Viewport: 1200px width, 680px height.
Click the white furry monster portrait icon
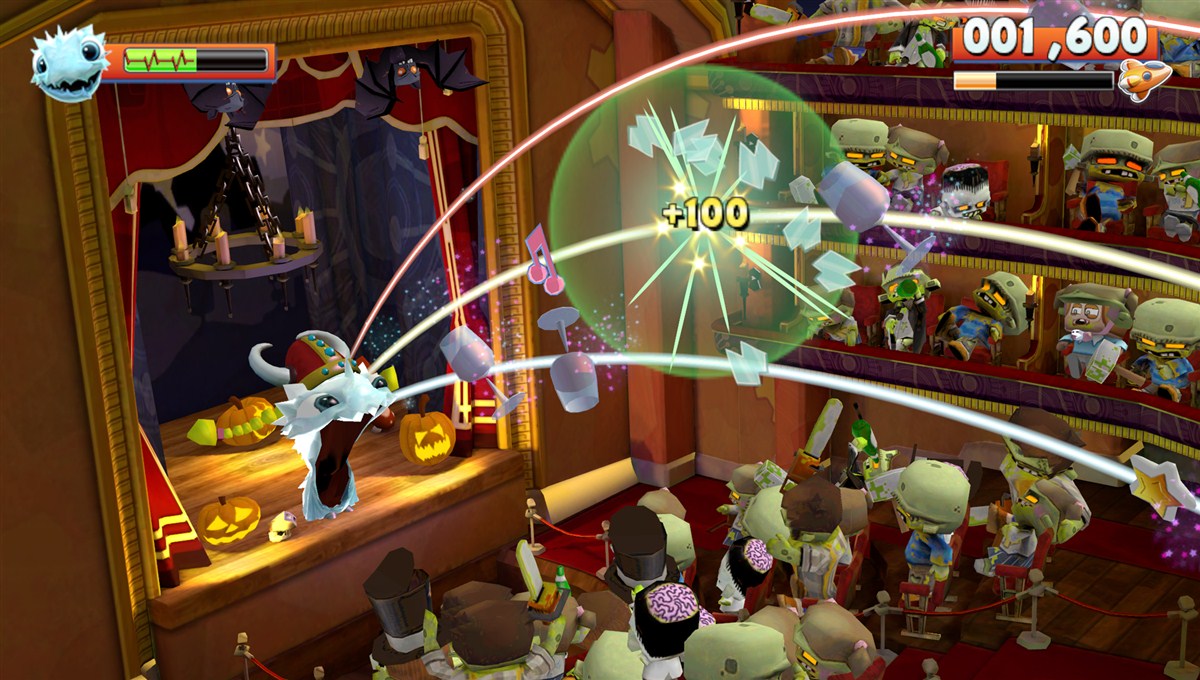click(68, 63)
